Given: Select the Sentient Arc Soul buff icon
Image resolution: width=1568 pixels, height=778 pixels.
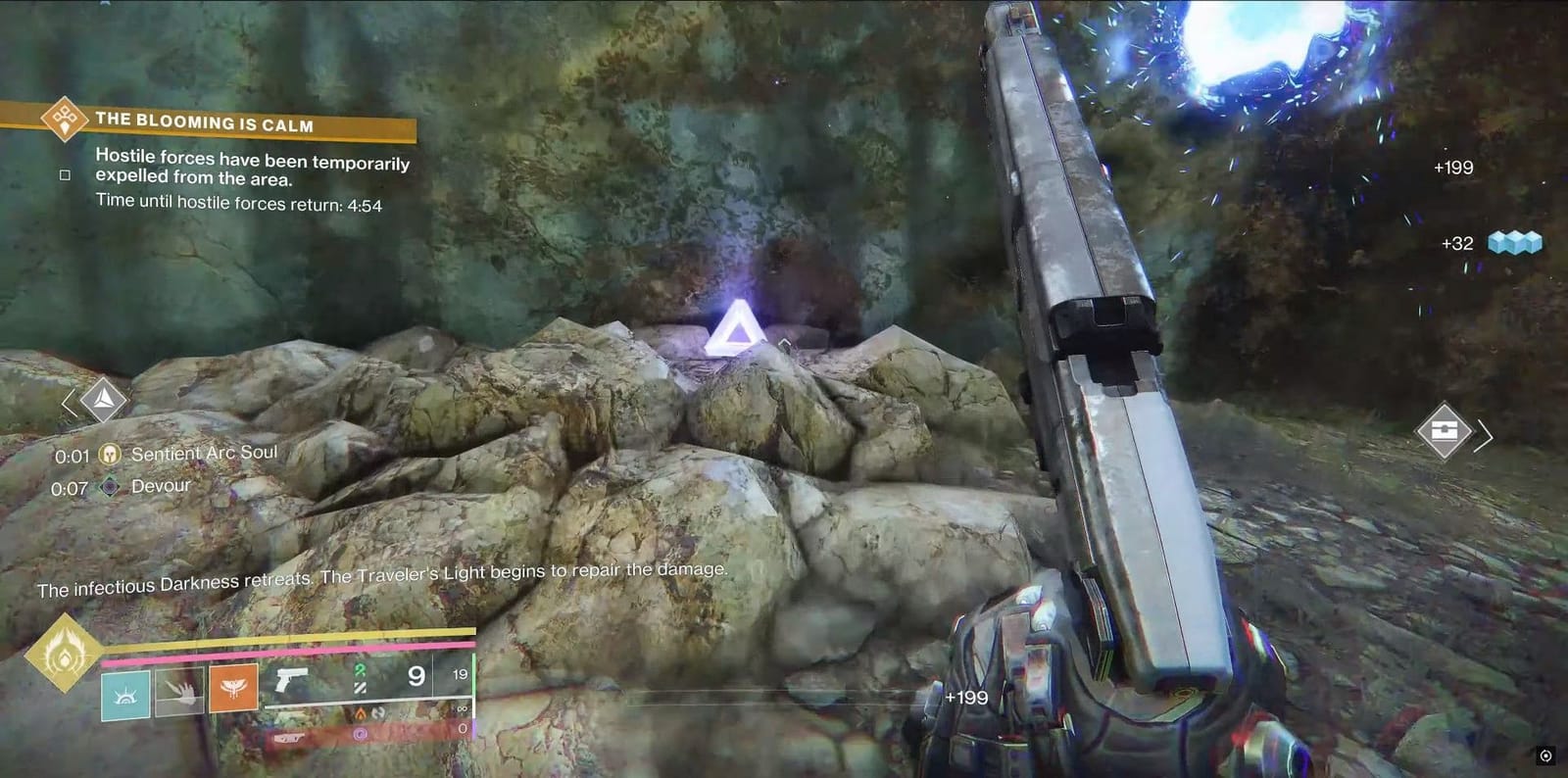Looking at the screenshot, I should [111, 455].
